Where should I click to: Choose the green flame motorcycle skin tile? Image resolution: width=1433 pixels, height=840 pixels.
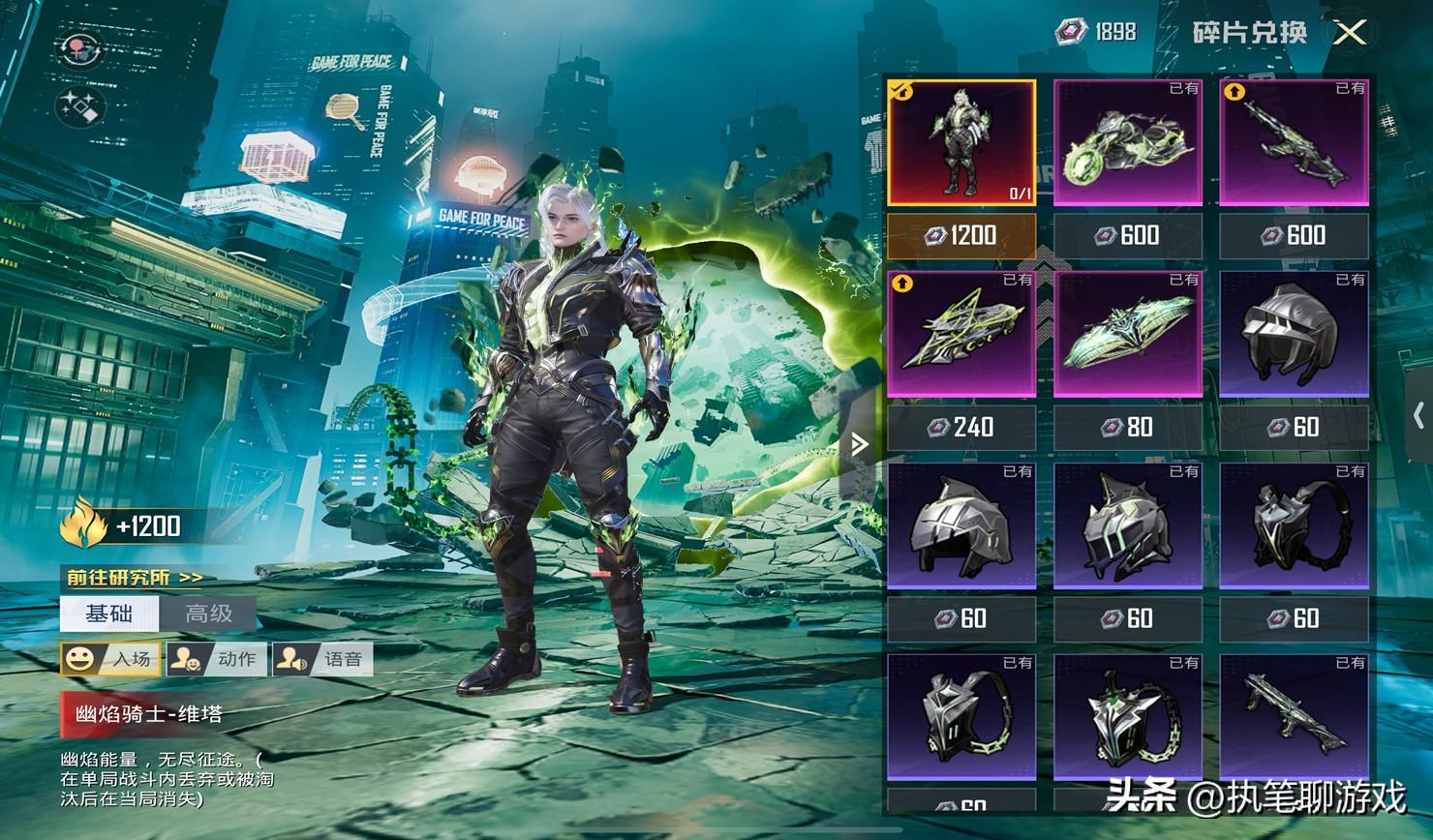(x=1128, y=143)
